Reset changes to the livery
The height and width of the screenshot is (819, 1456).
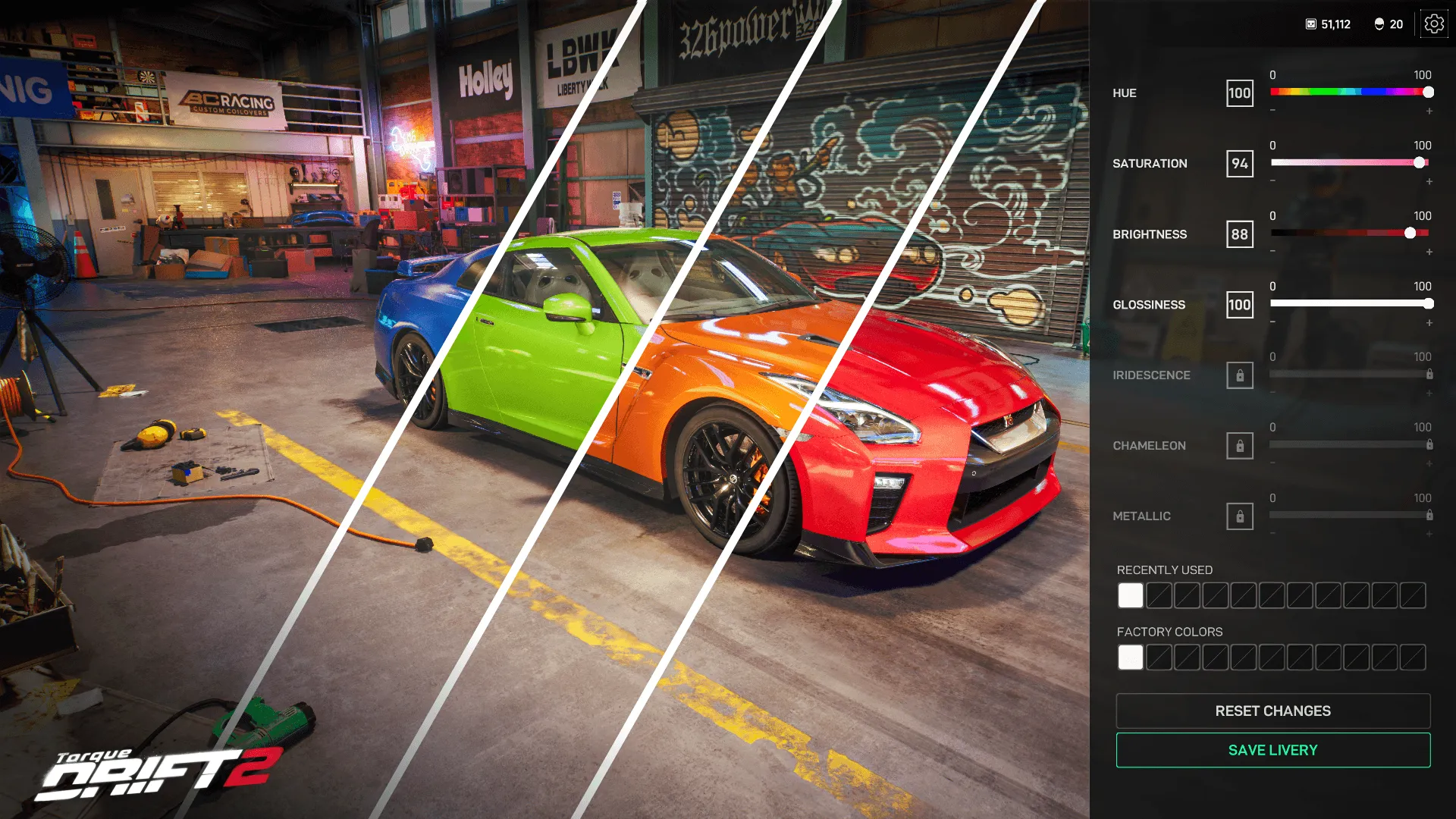pos(1273,711)
